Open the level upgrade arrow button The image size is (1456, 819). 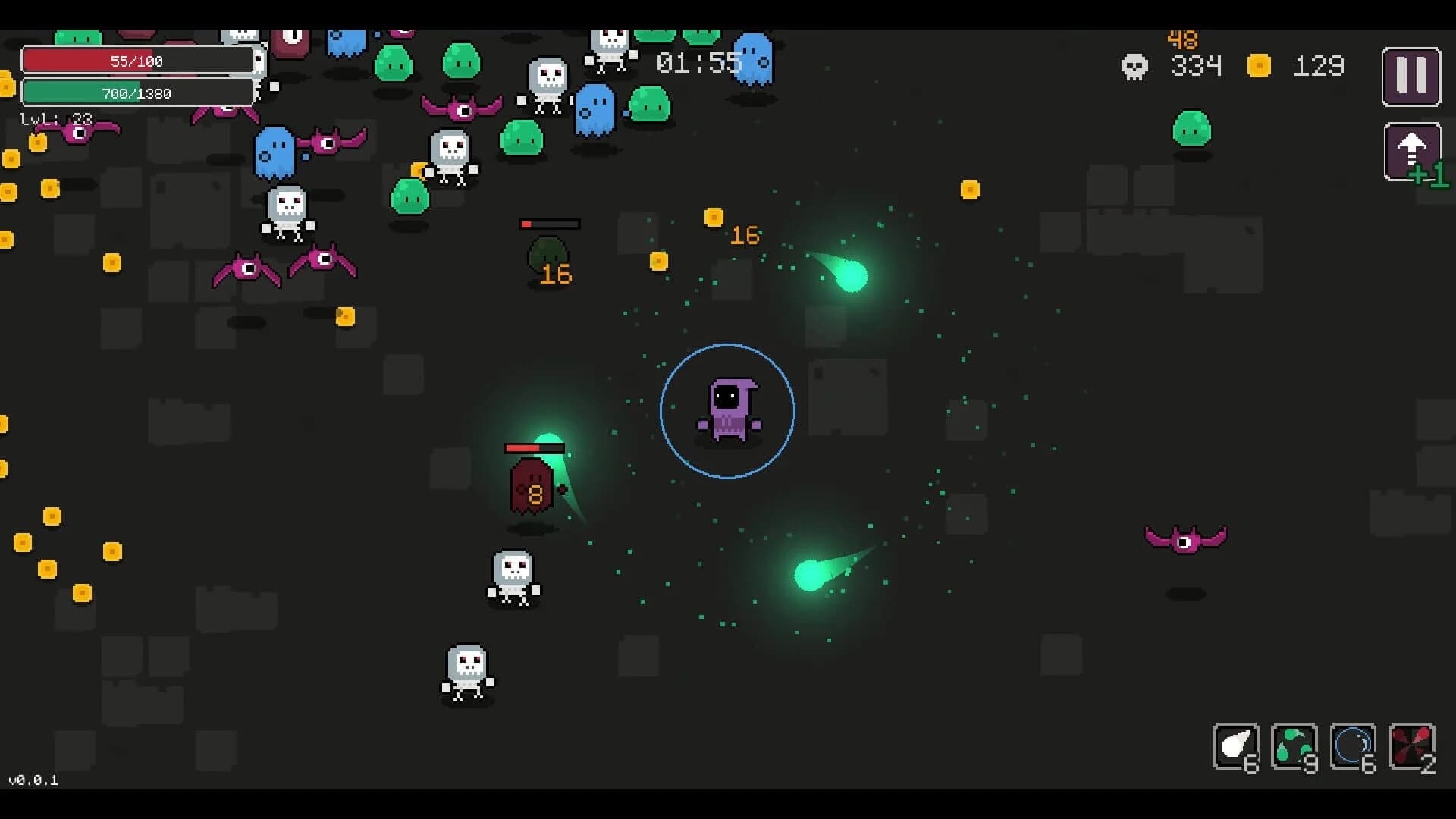click(x=1412, y=150)
